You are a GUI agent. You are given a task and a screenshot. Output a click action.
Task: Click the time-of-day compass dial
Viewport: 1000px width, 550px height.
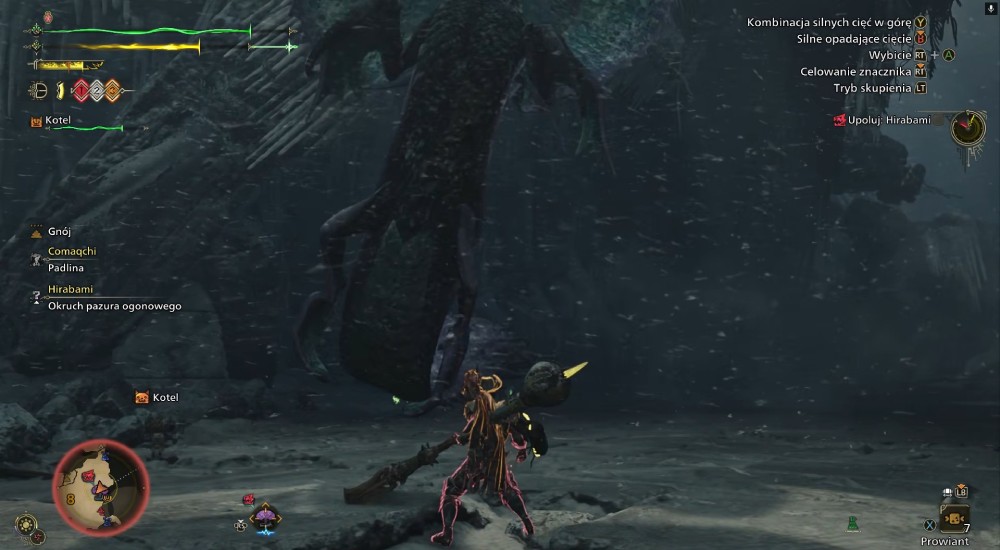[967, 127]
